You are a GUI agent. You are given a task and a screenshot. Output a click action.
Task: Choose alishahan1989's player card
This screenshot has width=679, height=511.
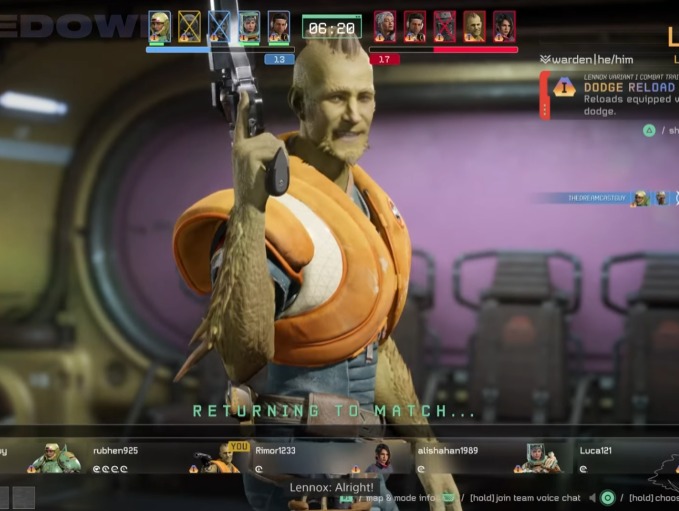click(x=420, y=458)
